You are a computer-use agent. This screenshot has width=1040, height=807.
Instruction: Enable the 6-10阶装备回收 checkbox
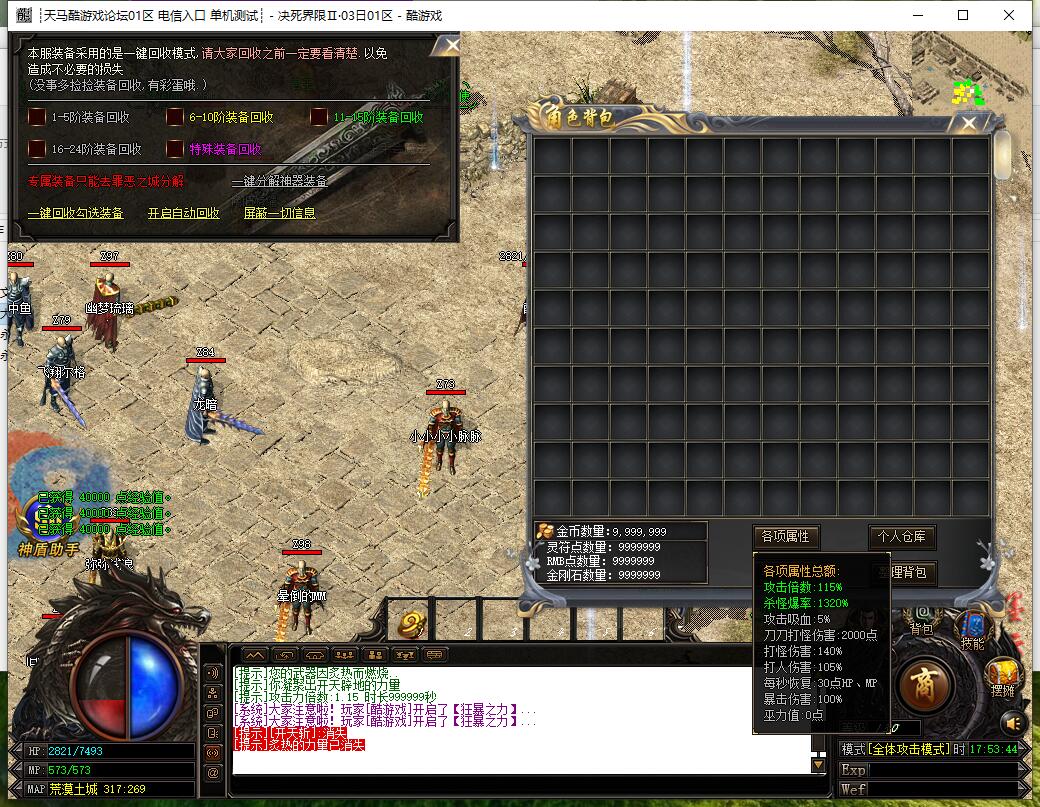(175, 117)
